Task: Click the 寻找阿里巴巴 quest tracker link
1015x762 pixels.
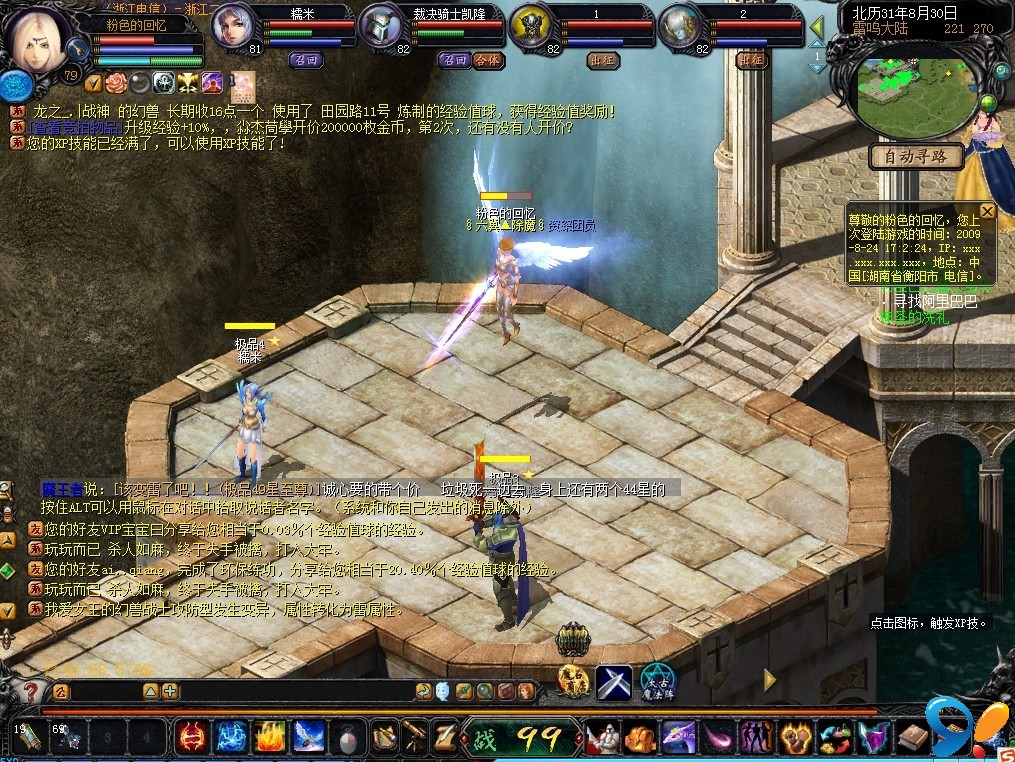Action: click(934, 301)
